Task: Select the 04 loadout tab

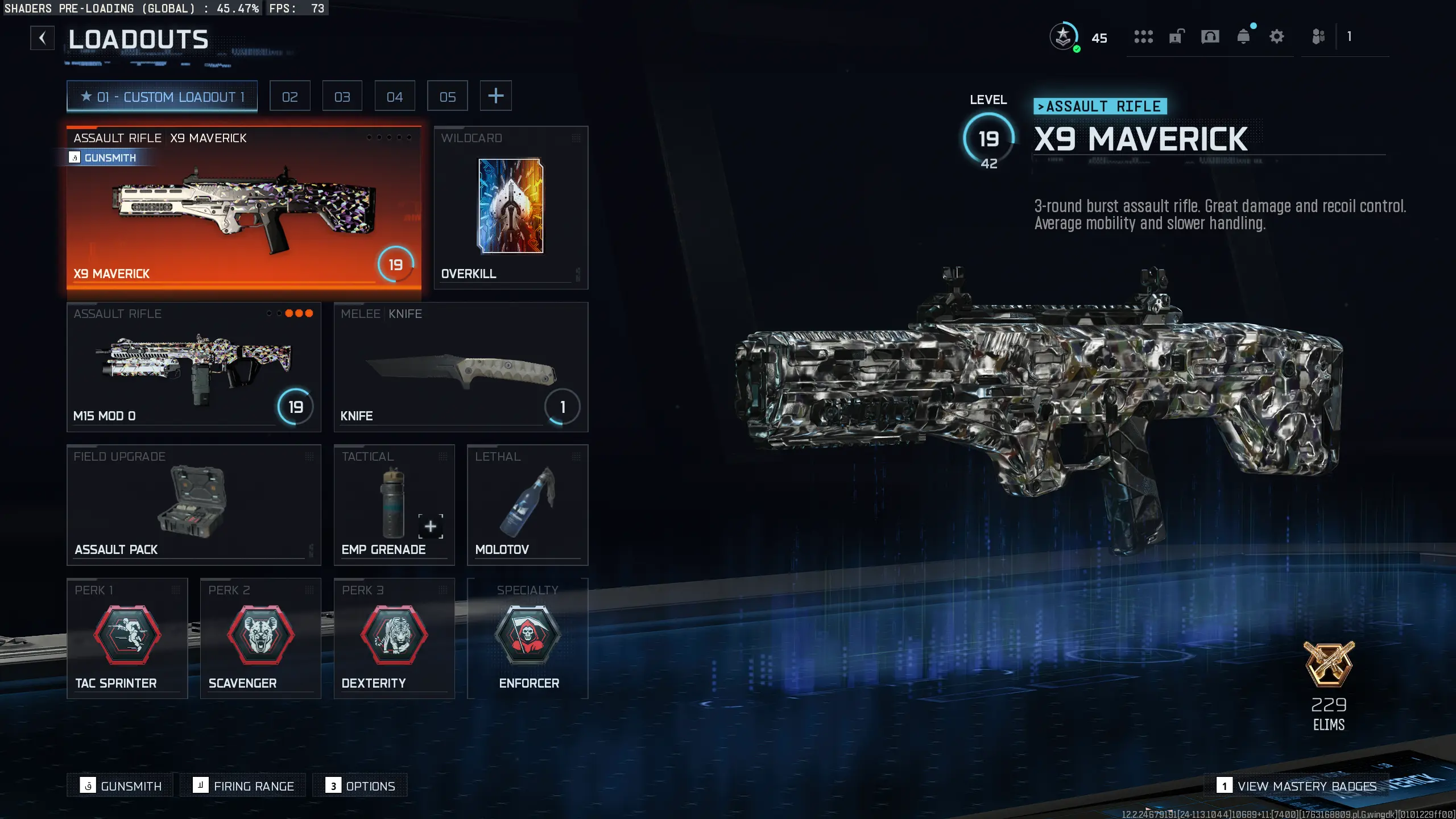Action: point(395,96)
